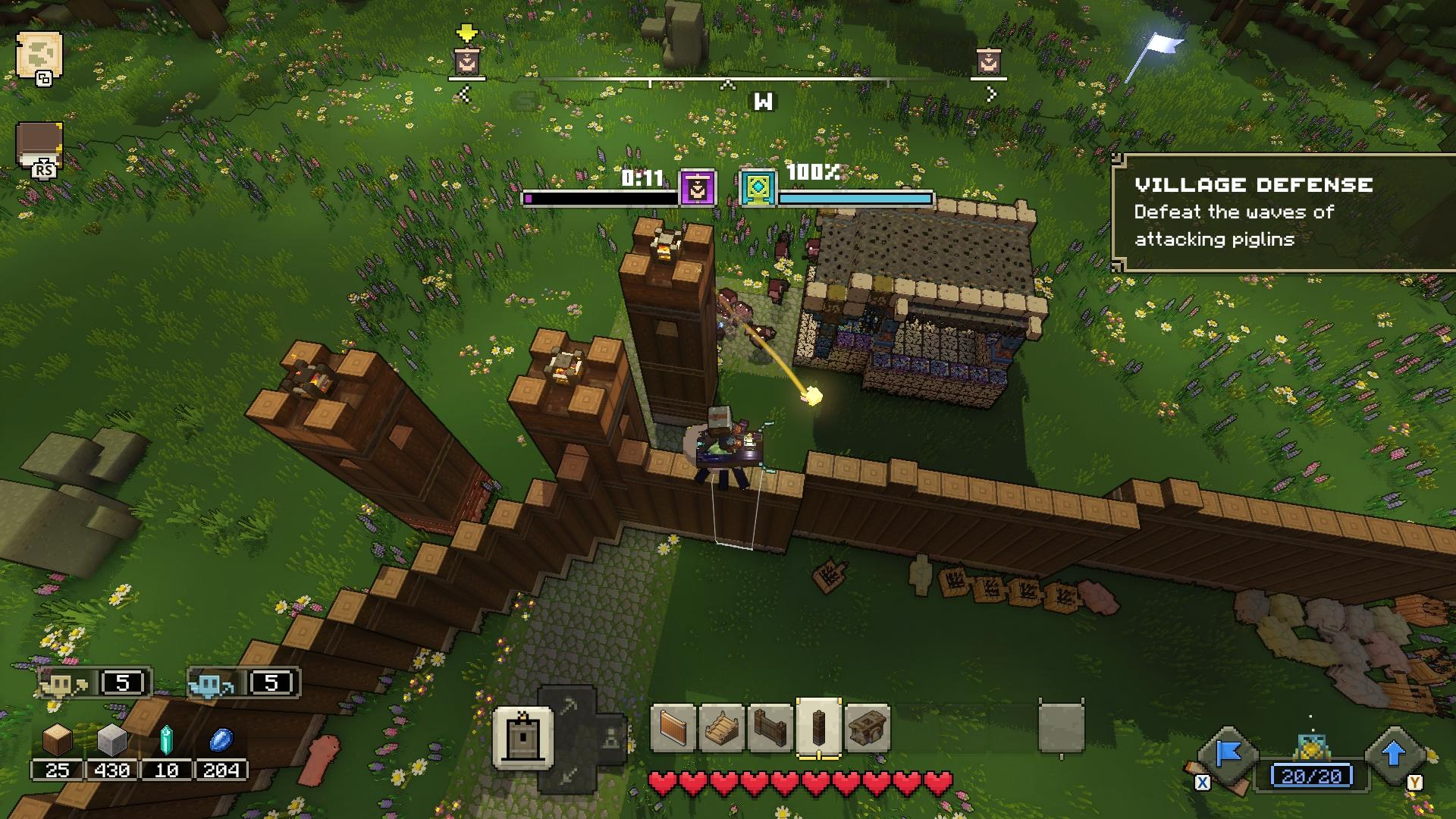The image size is (1456, 819).
Task: Open the world map icon
Action: 38,56
